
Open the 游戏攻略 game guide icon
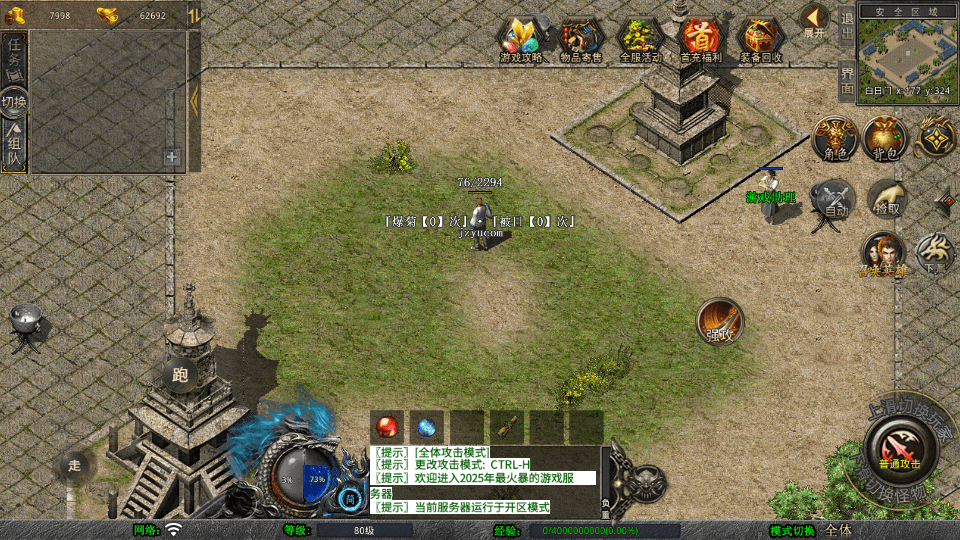(521, 40)
